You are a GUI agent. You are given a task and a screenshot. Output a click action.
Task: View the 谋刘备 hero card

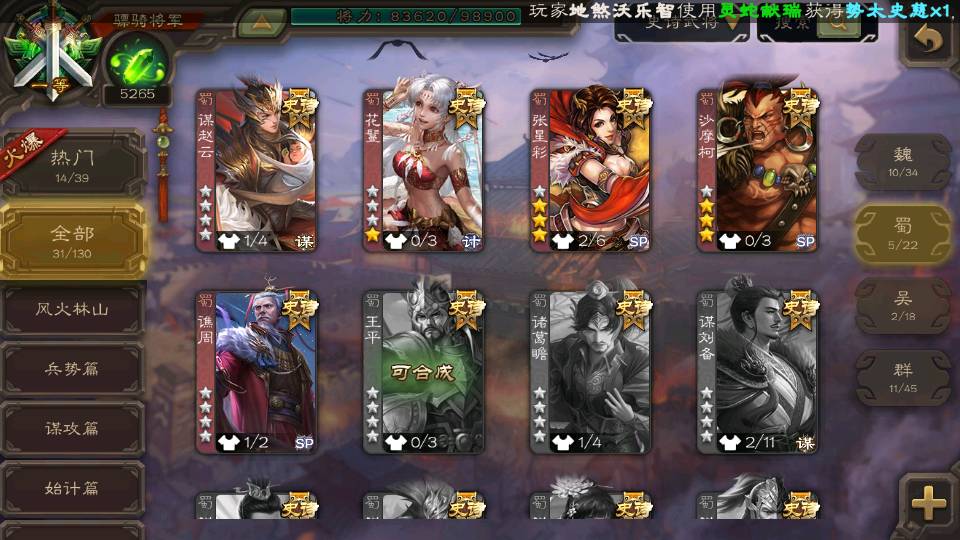(x=757, y=372)
